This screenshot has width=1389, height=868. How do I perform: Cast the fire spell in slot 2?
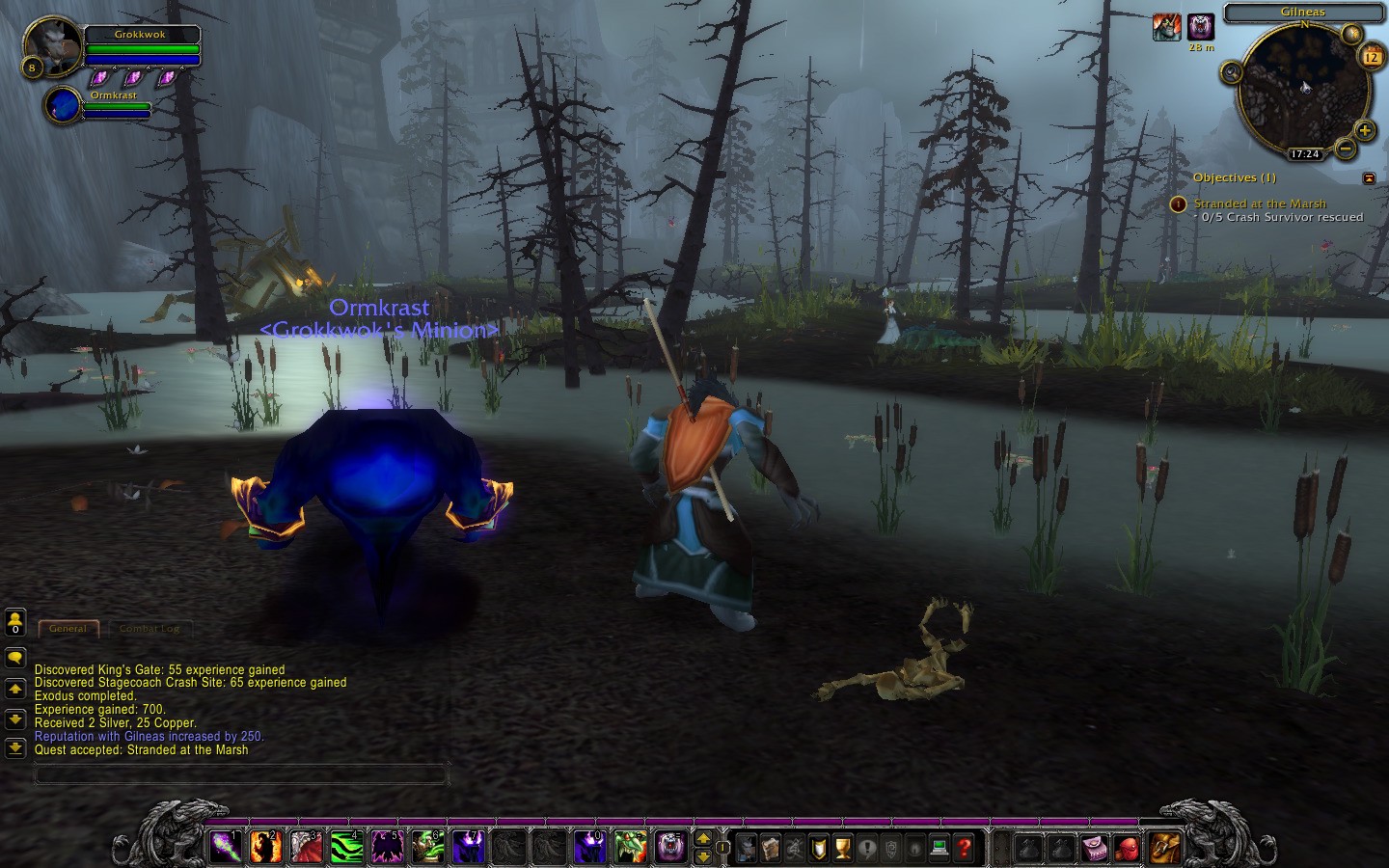coord(266,847)
